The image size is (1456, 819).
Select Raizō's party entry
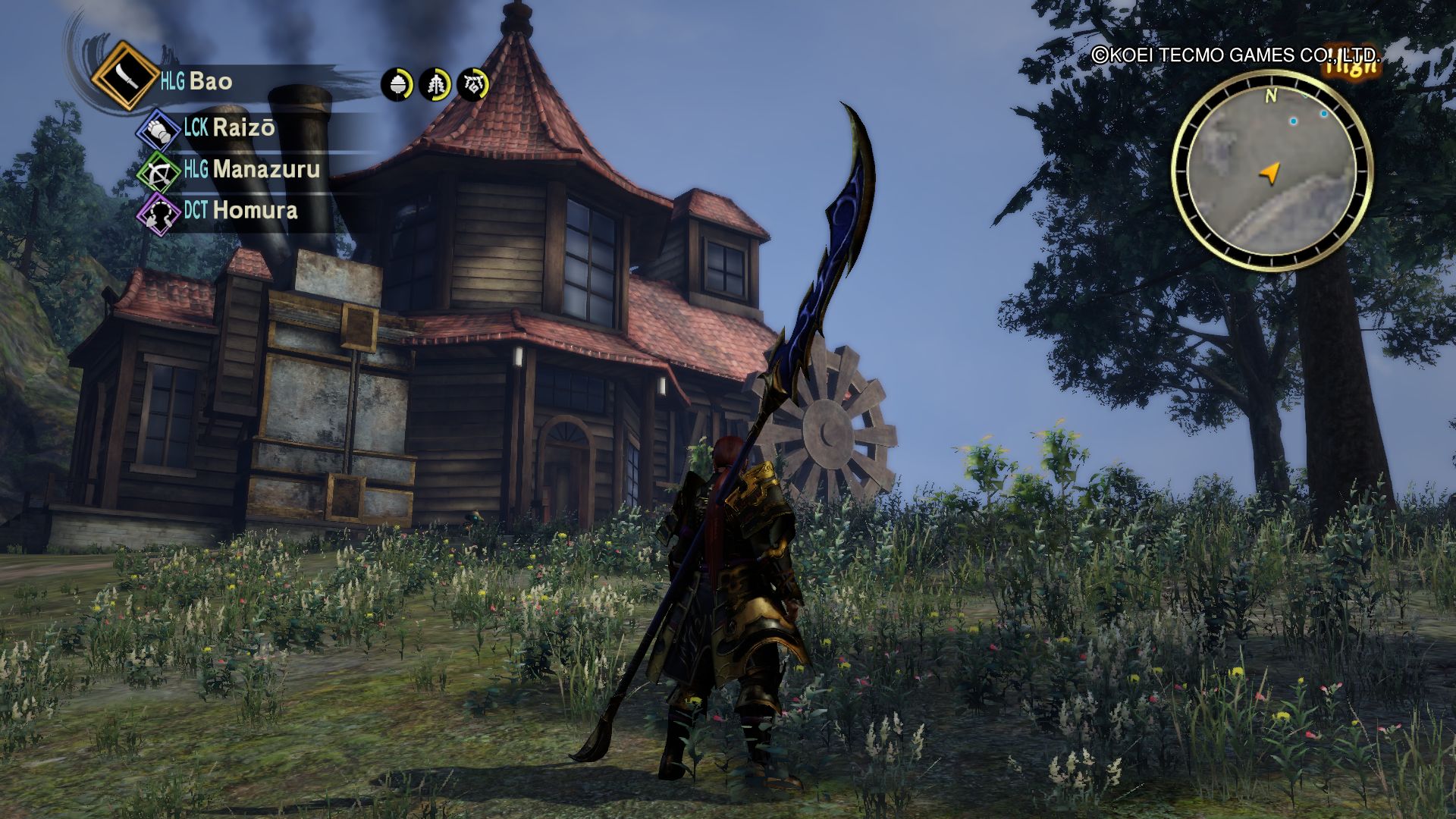point(243,127)
